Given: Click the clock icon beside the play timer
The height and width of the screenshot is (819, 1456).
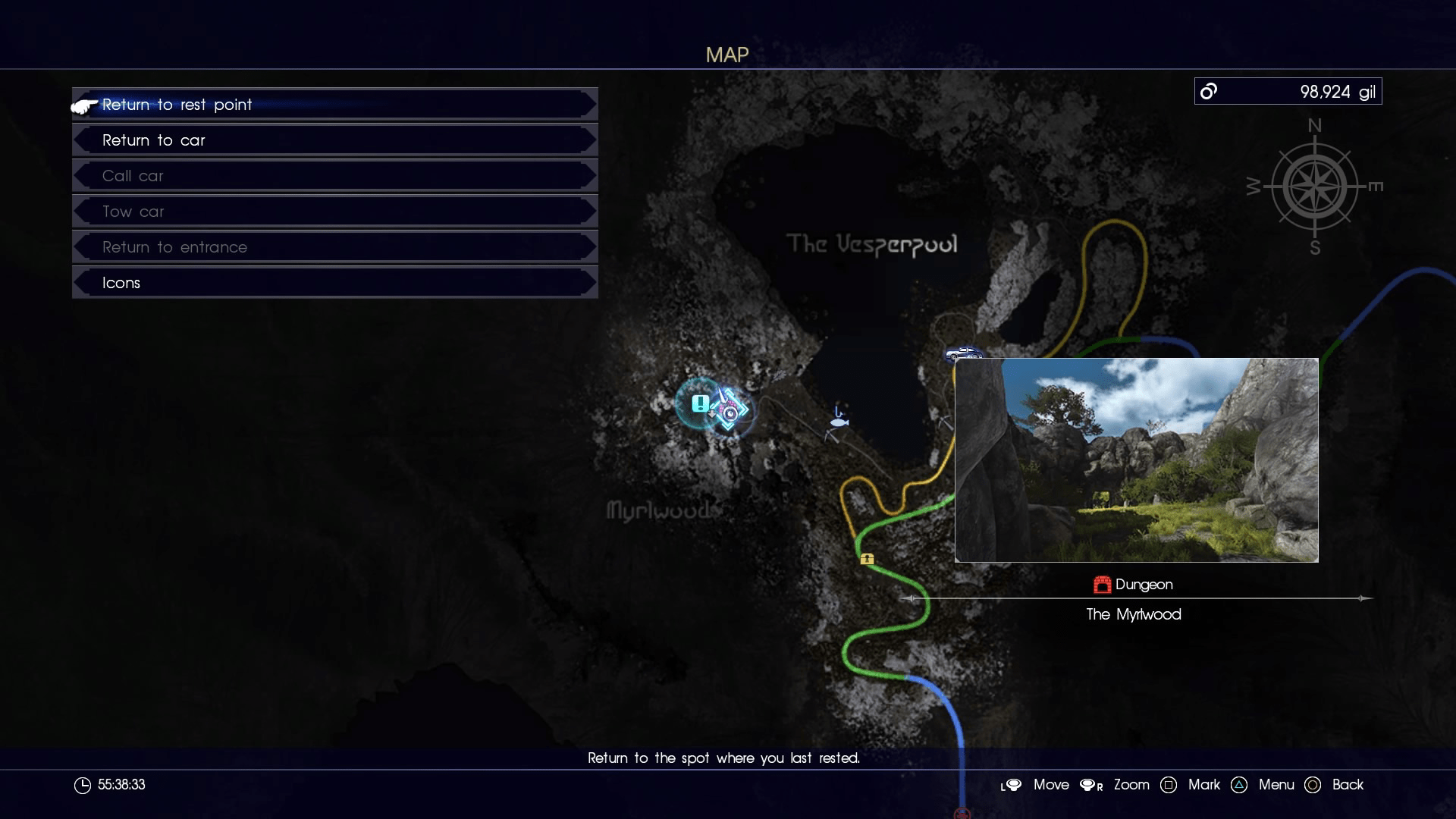Looking at the screenshot, I should (83, 785).
